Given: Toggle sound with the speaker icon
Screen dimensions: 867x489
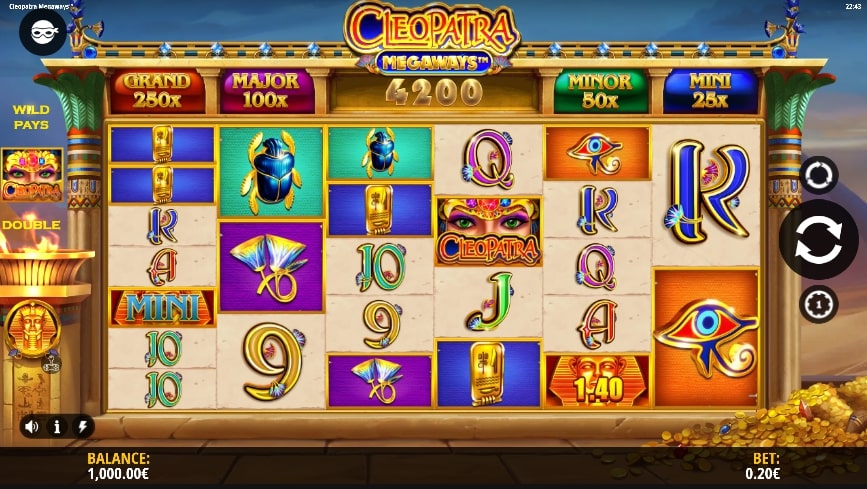Looking at the screenshot, I should coord(32,426).
